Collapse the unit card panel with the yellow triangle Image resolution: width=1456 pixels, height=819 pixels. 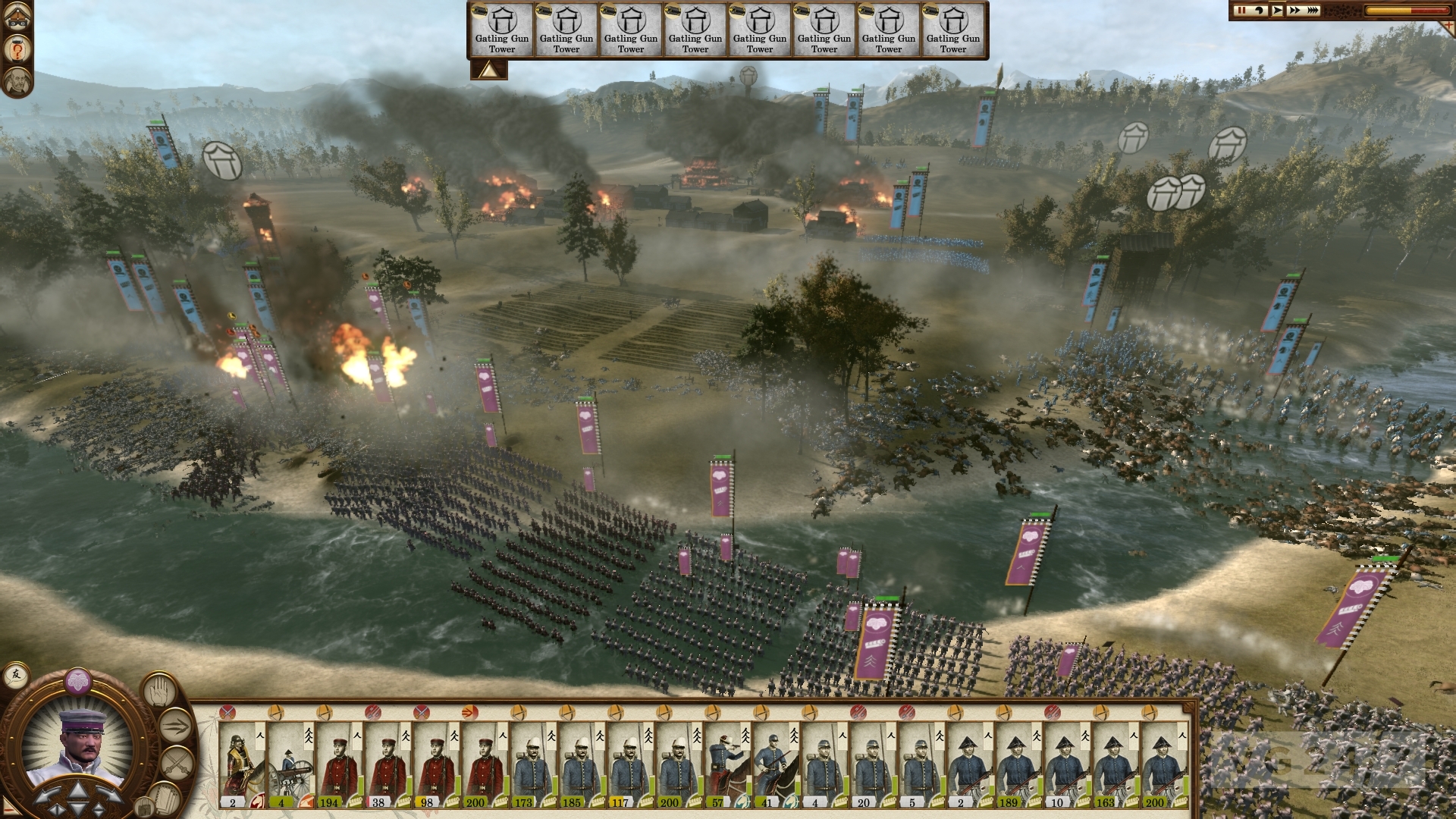tap(490, 68)
